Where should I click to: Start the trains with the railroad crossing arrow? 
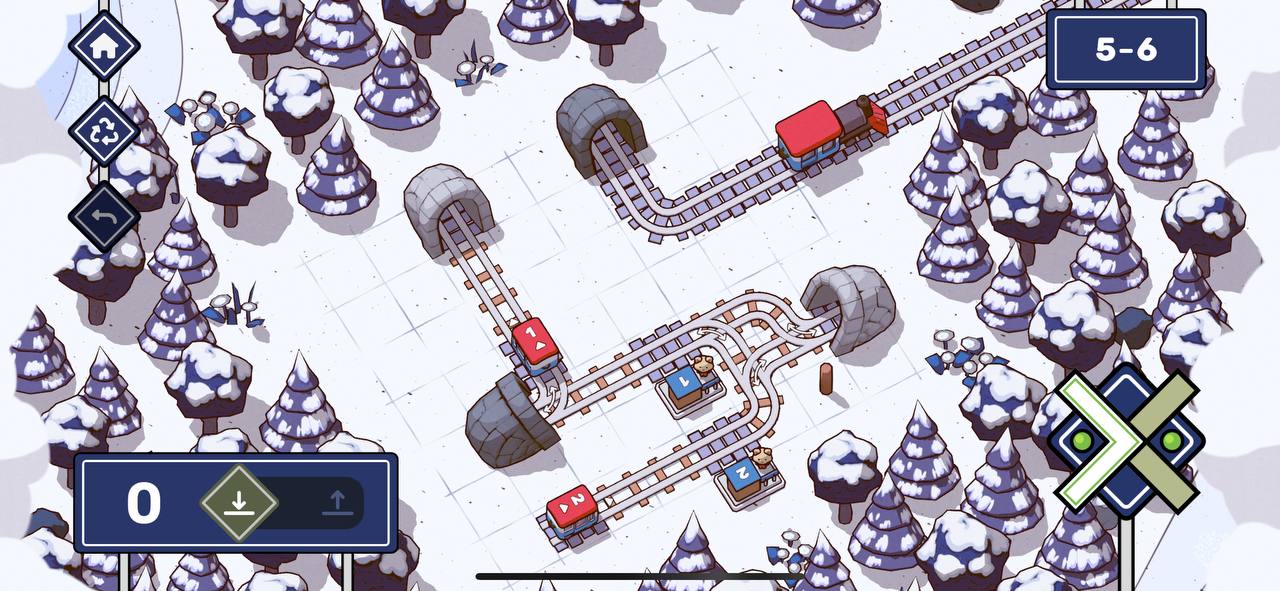(x=1126, y=440)
